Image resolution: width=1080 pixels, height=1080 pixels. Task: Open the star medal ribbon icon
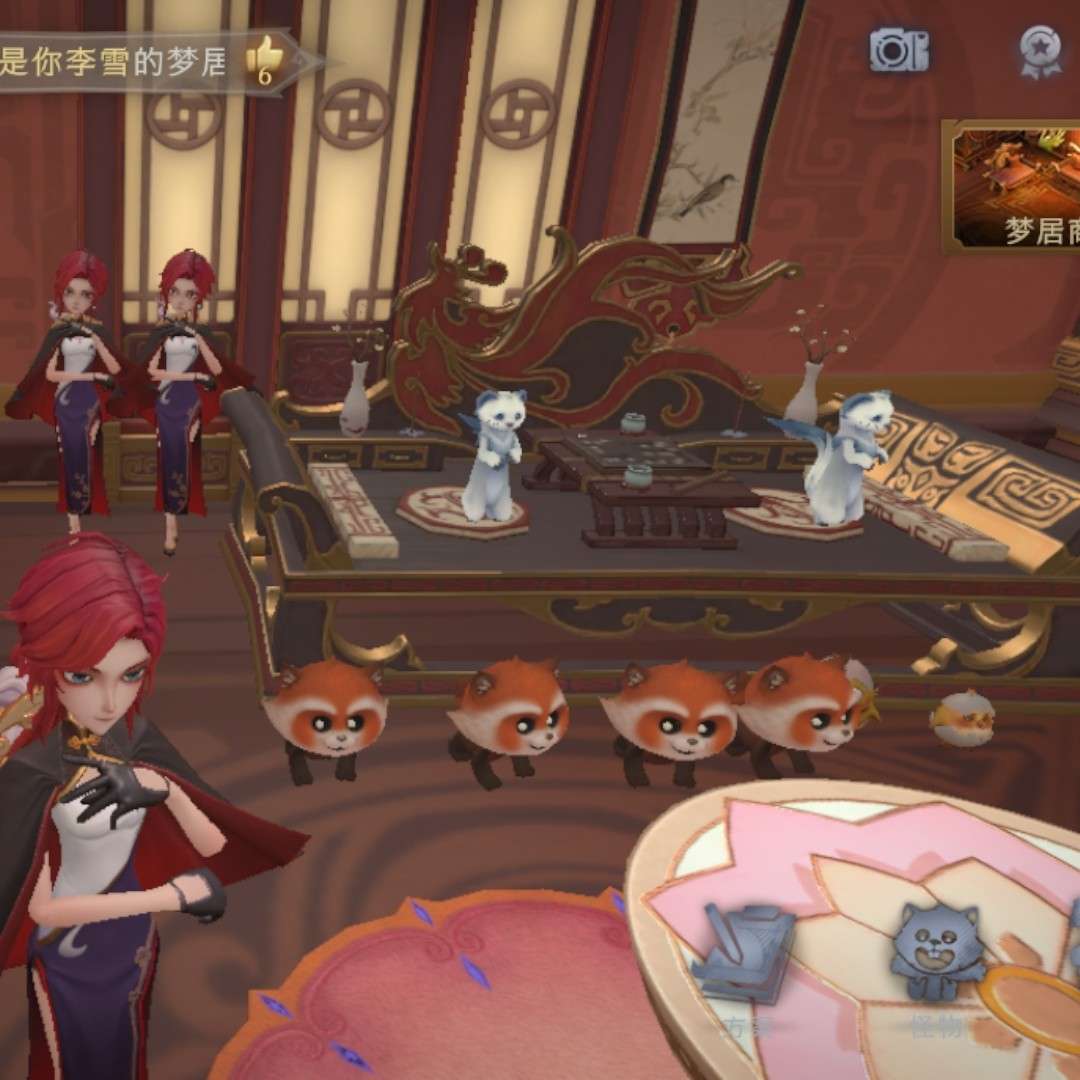(1040, 50)
